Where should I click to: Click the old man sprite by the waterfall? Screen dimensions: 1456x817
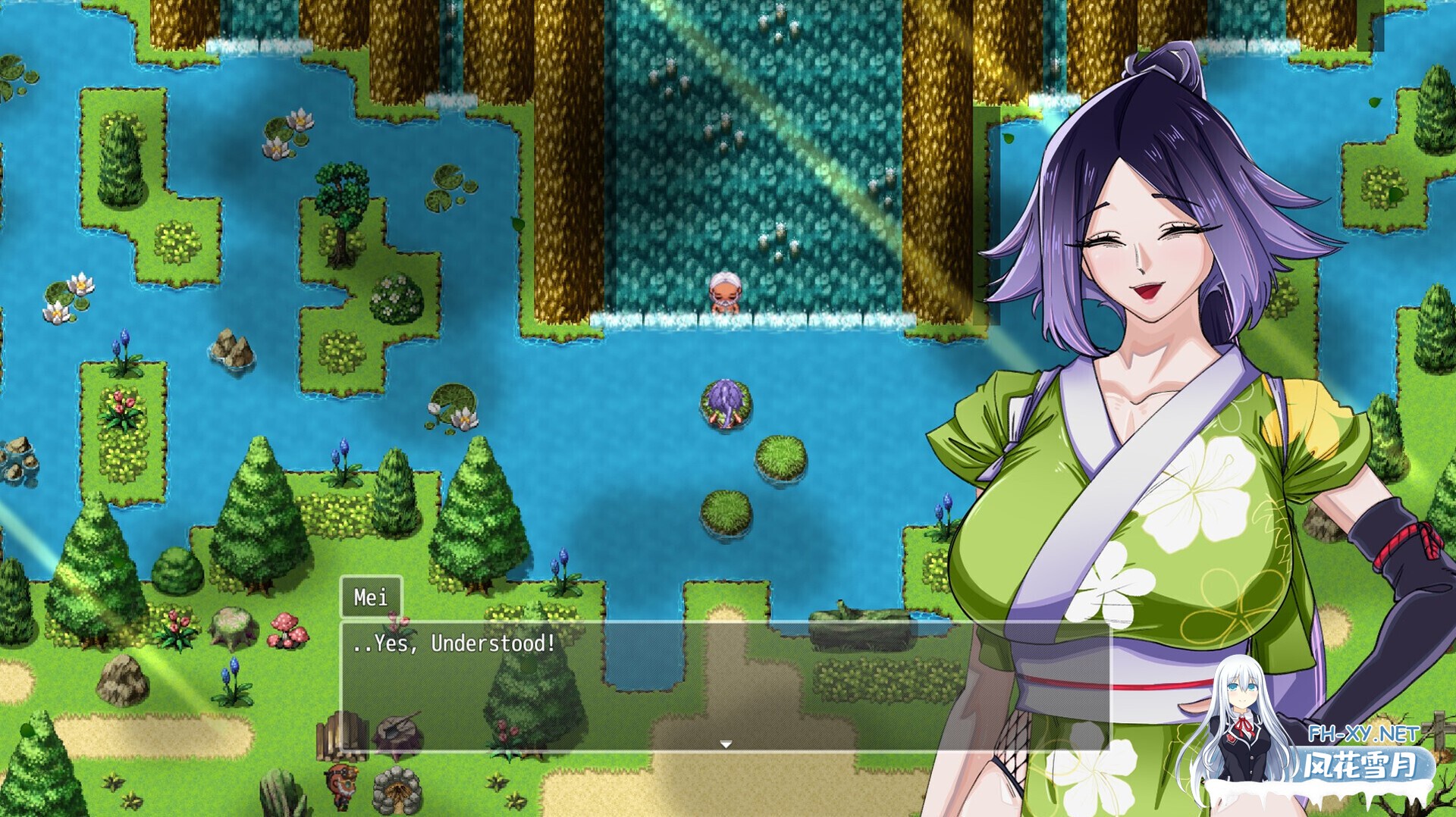pyautogui.click(x=724, y=292)
